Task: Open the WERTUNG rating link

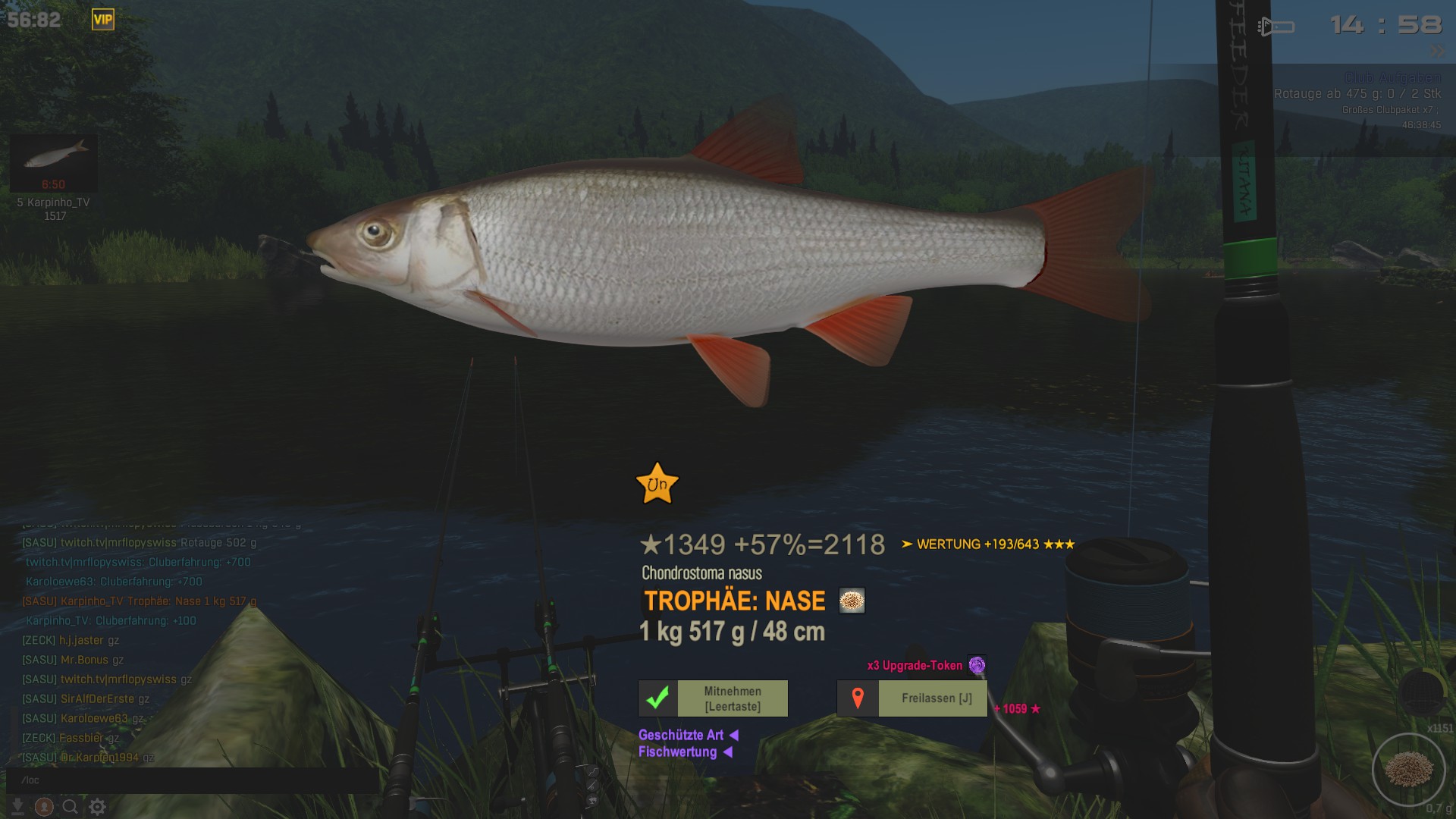Action: point(987,544)
